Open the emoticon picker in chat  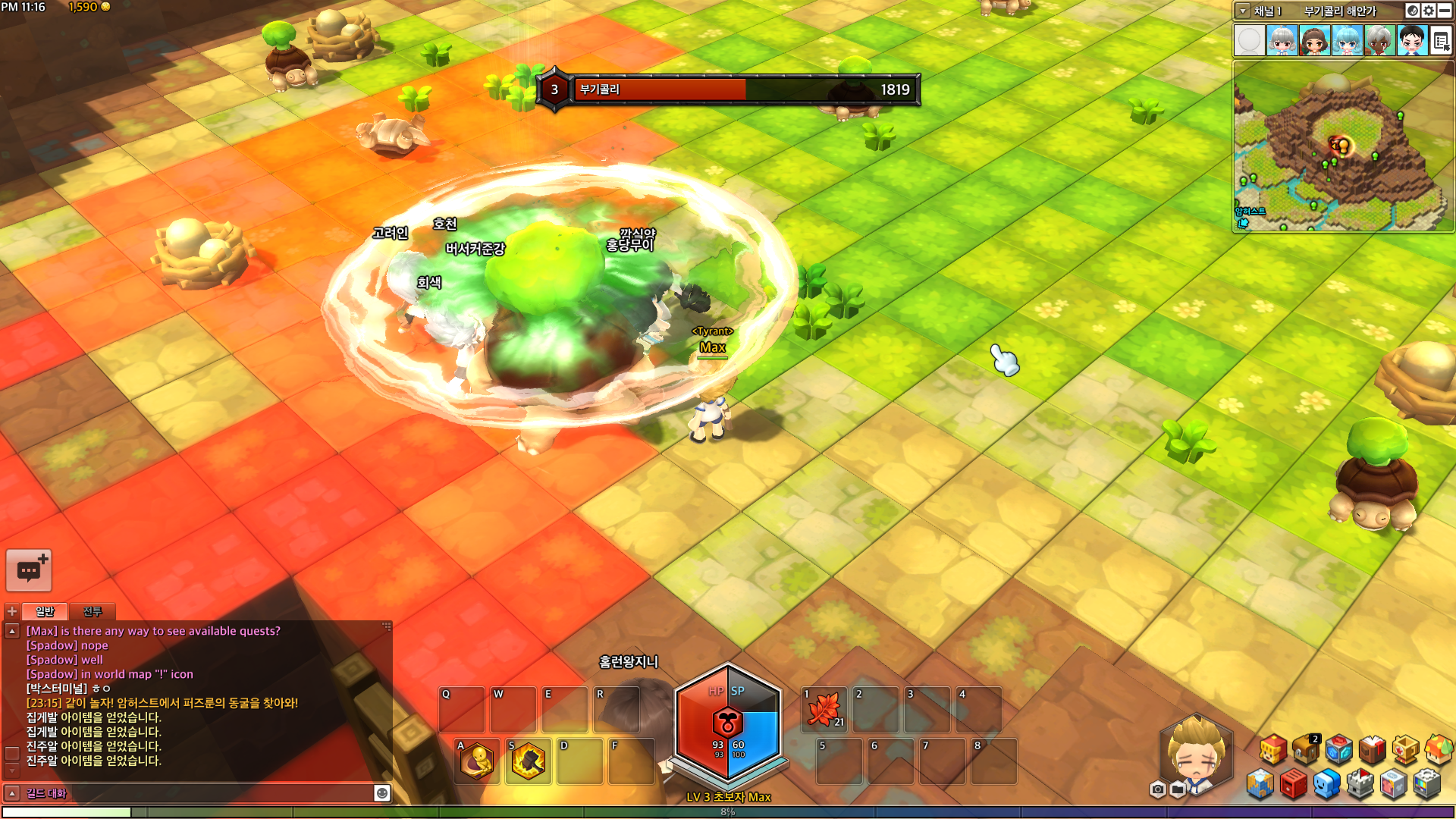tap(382, 793)
